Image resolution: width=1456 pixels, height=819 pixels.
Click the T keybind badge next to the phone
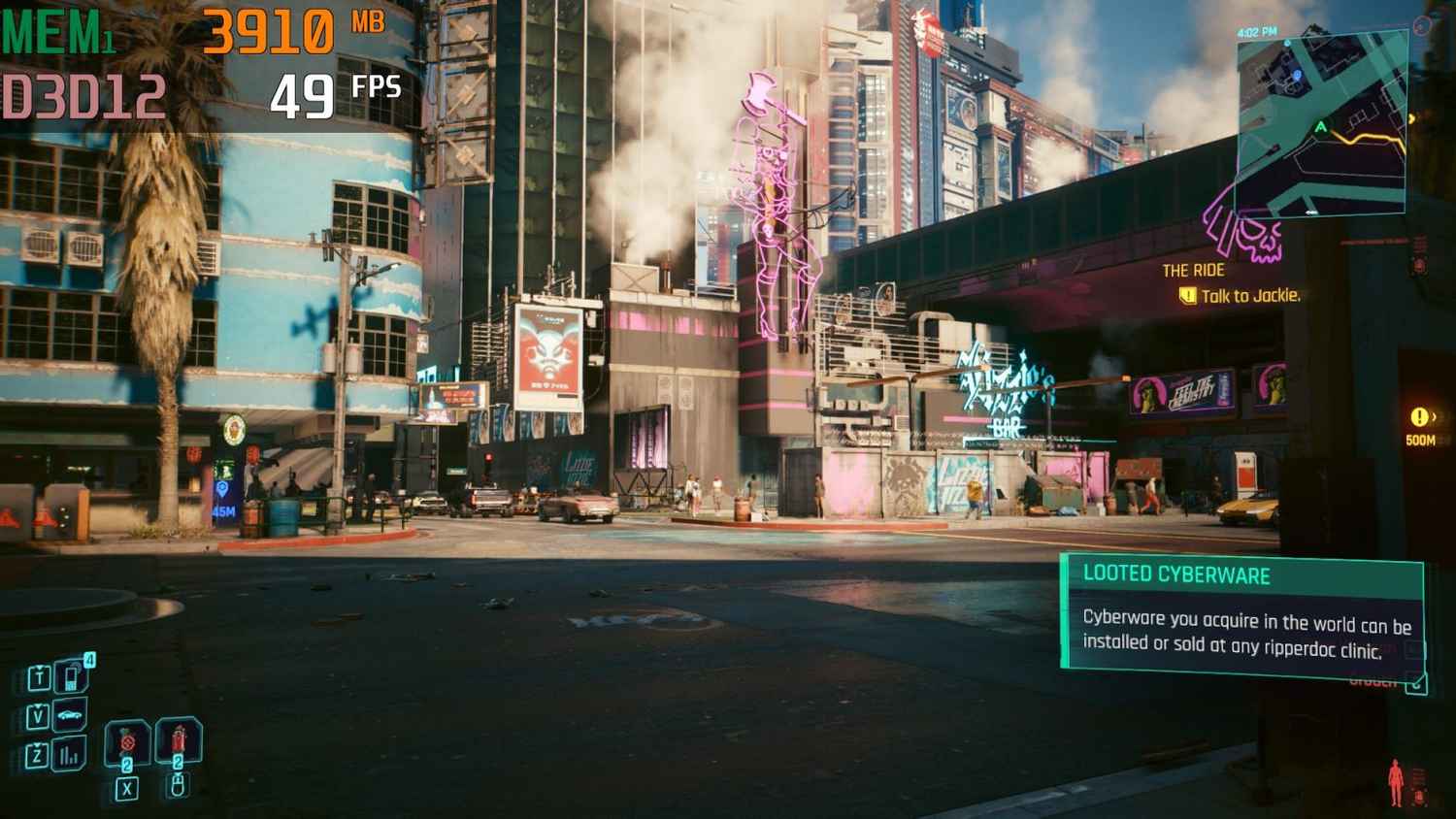click(x=39, y=676)
